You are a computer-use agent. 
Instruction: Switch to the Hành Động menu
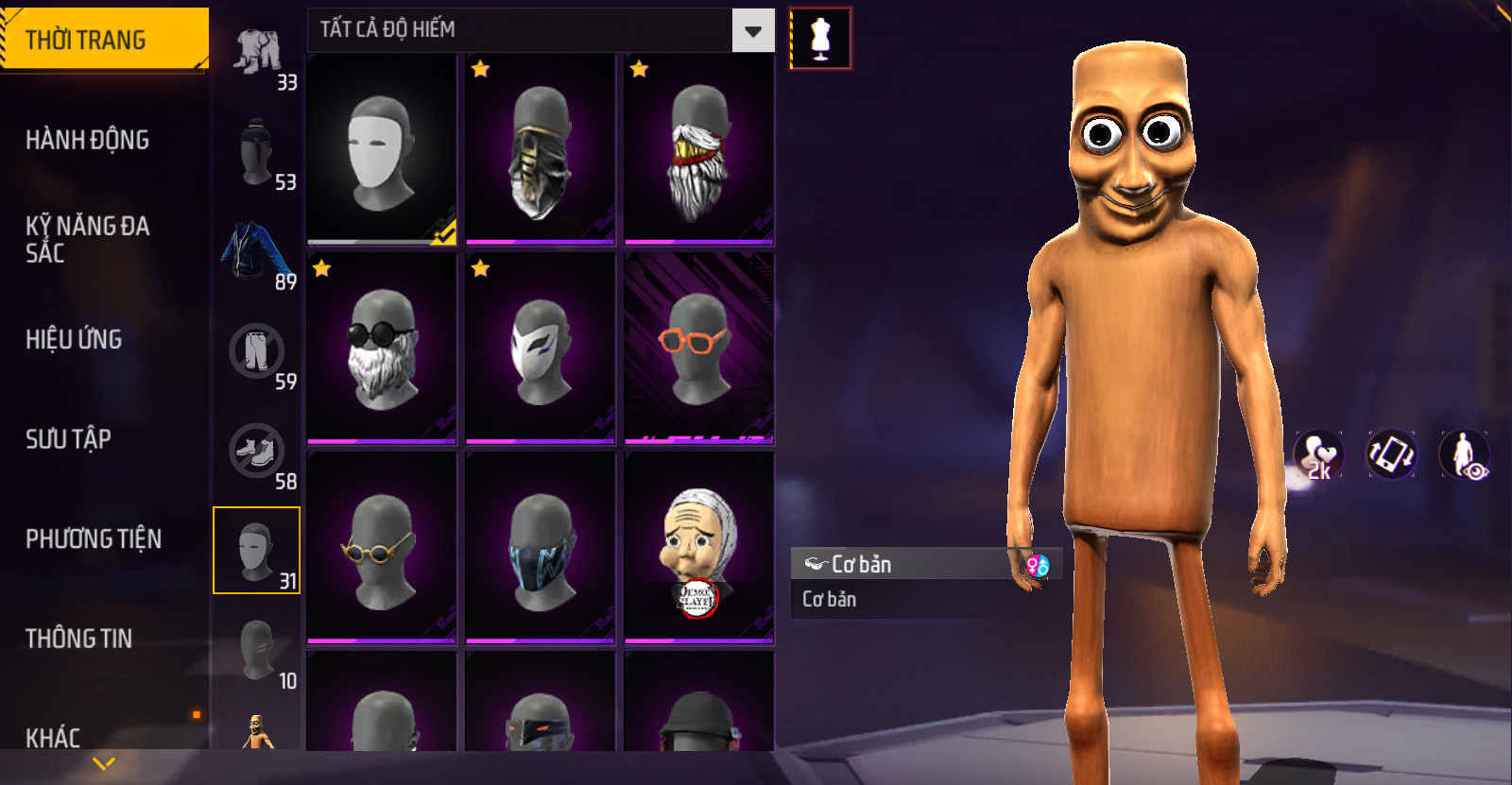[87, 140]
